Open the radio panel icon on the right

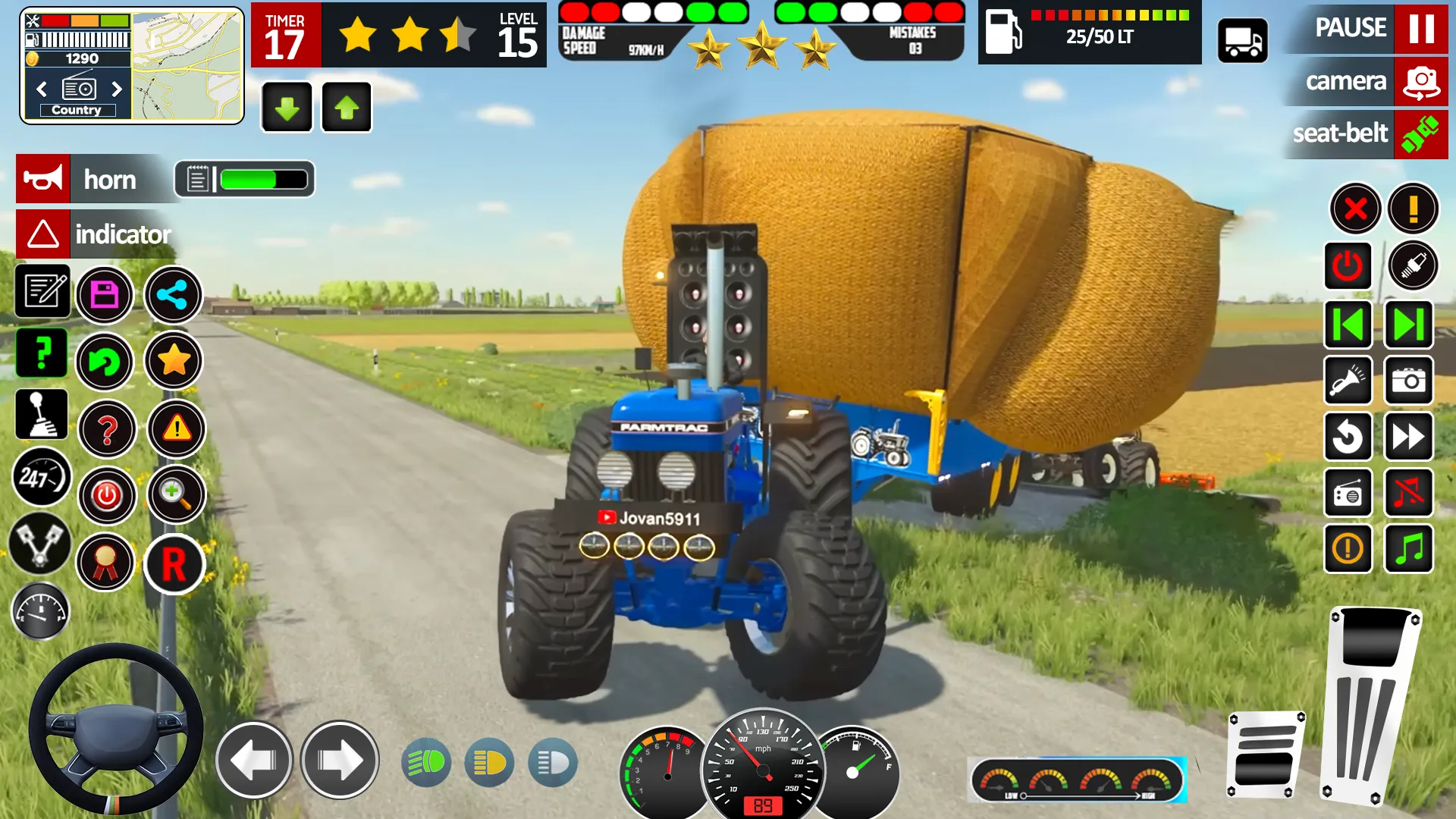click(x=1348, y=493)
